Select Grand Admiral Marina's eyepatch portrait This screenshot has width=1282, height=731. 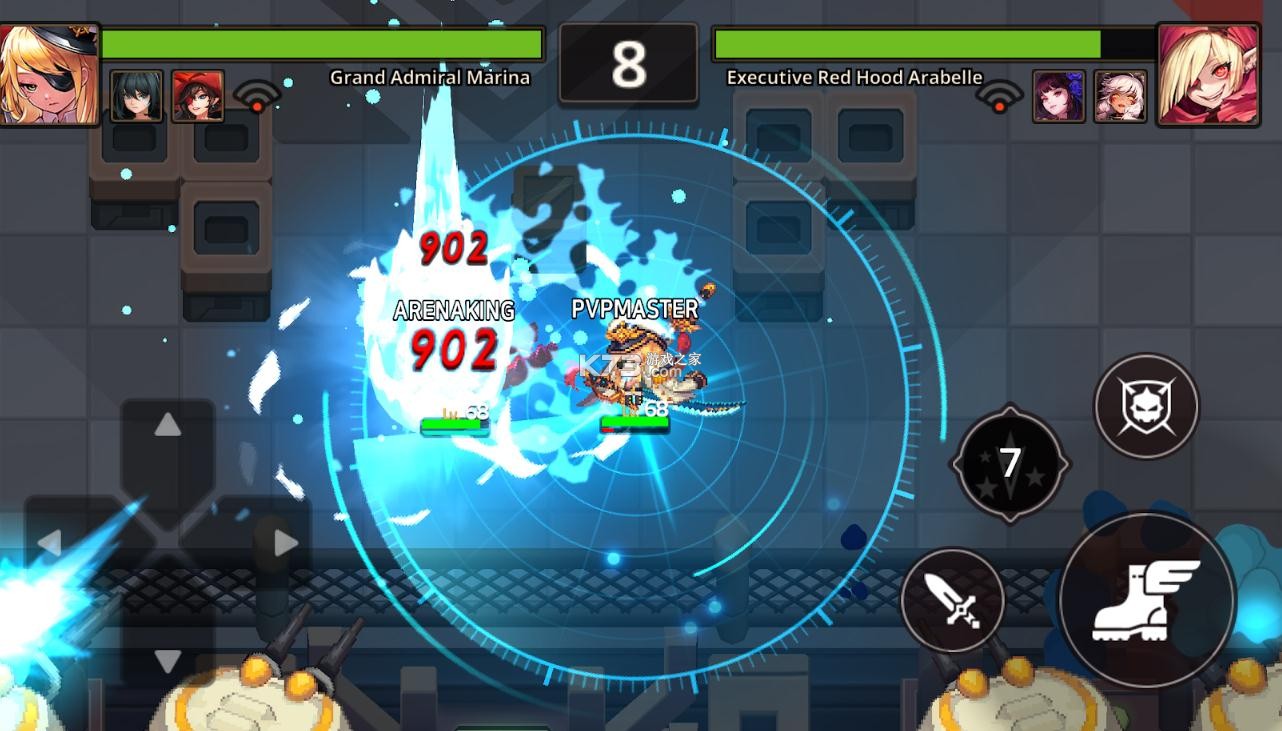click(x=48, y=74)
